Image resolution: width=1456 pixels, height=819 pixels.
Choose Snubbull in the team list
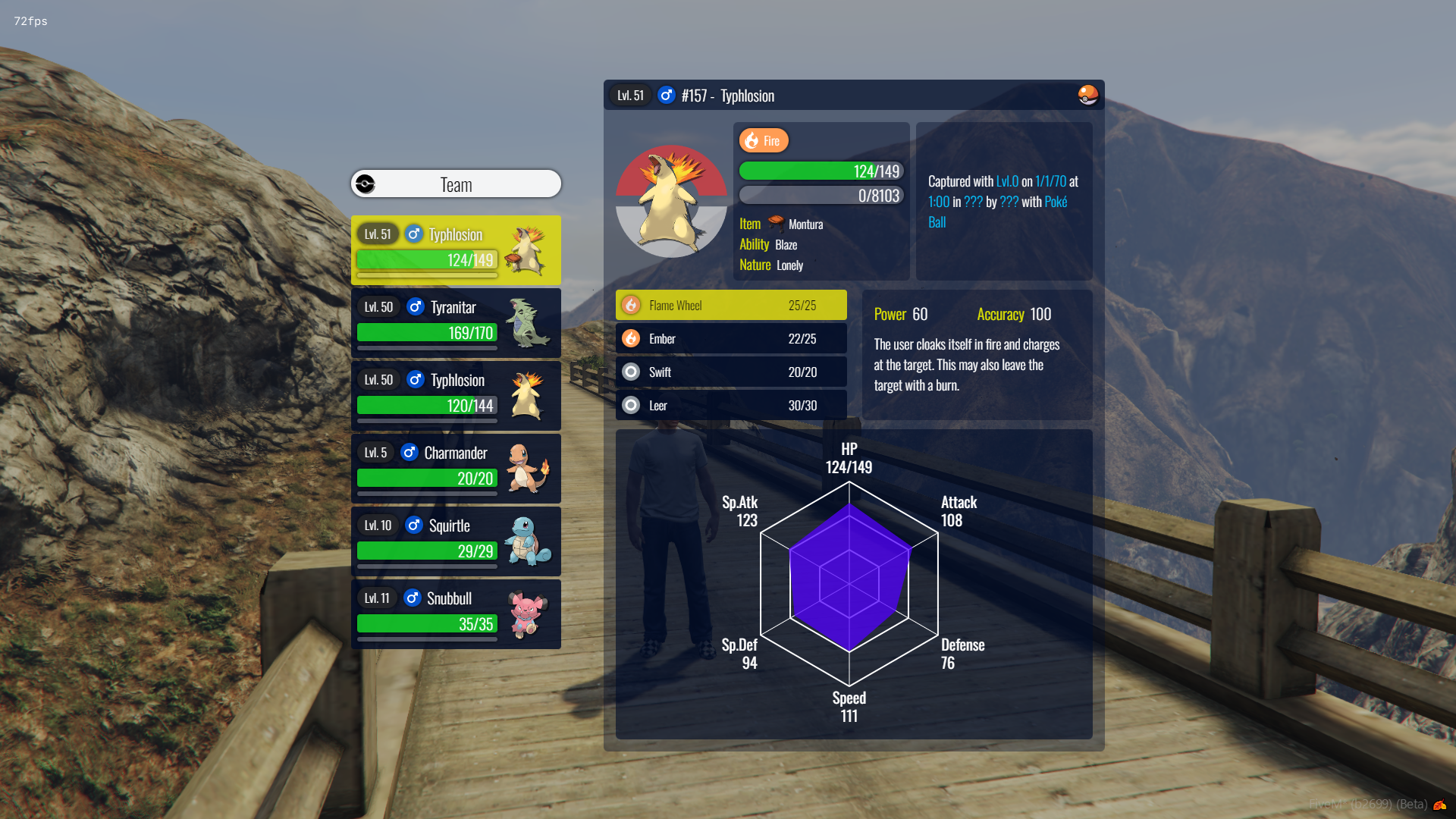456,613
